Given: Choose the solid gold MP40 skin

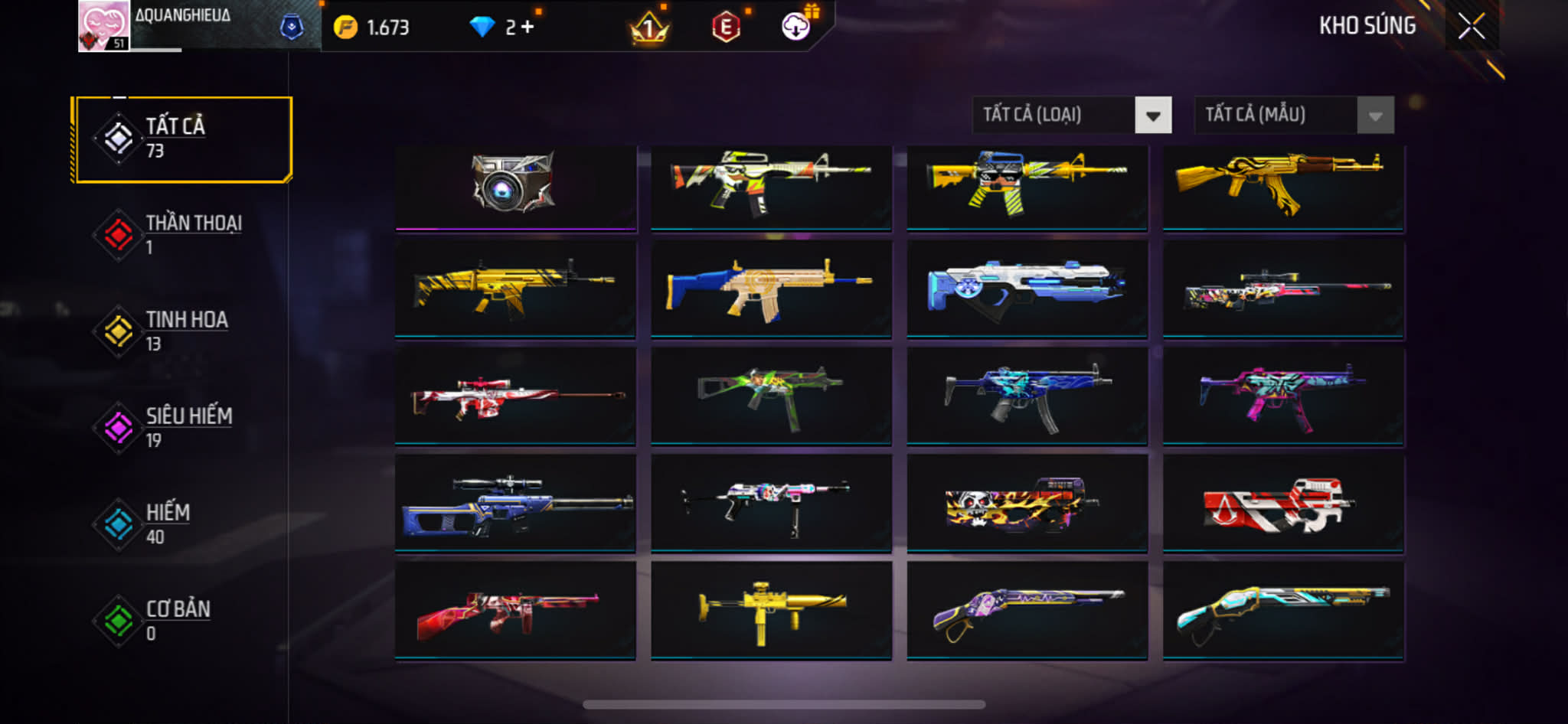Looking at the screenshot, I should [771, 610].
